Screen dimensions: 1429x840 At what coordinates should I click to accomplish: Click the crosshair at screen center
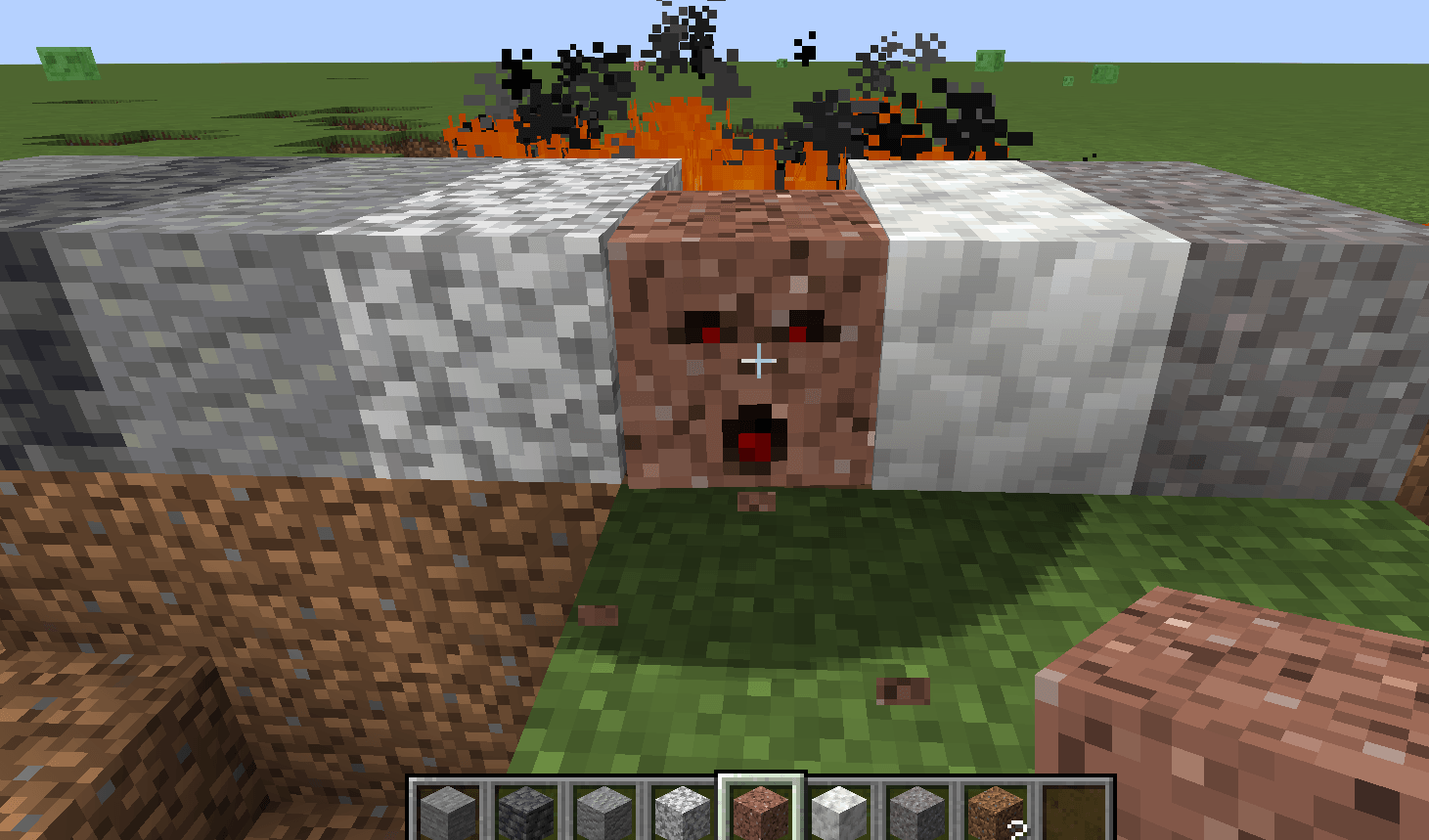coord(758,362)
